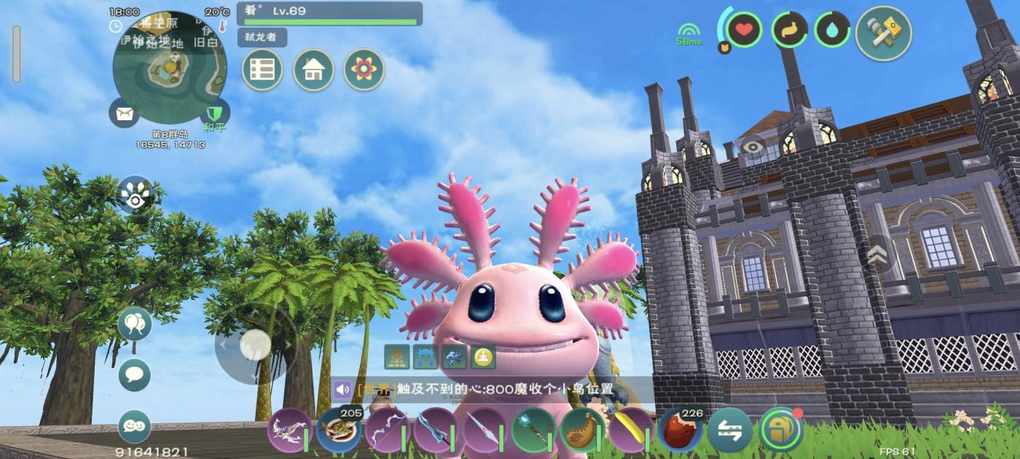The width and height of the screenshot is (1020, 459).
Task: Open the chat speech bubble
Action: pos(134,375)
